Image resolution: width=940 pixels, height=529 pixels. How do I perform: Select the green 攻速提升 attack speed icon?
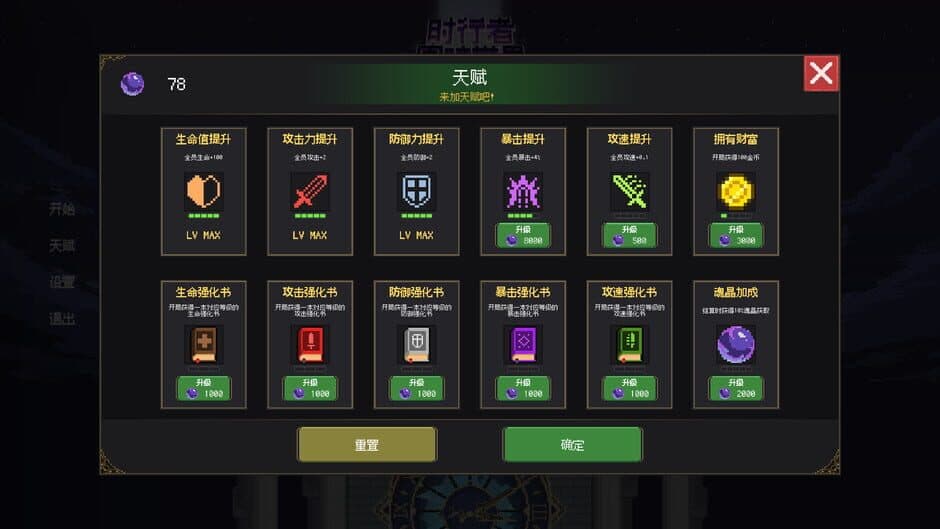click(x=629, y=190)
